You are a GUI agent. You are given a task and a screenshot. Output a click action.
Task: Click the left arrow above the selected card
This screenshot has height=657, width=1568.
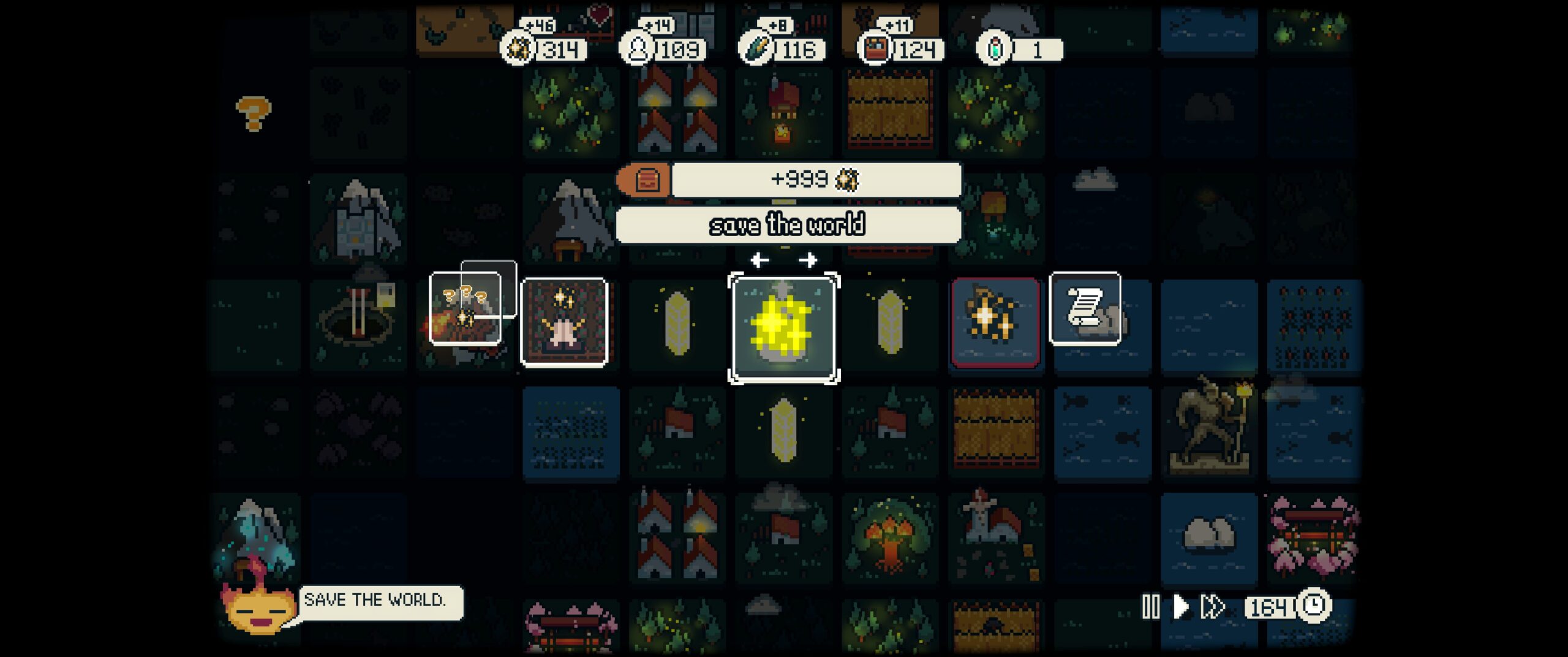(759, 260)
